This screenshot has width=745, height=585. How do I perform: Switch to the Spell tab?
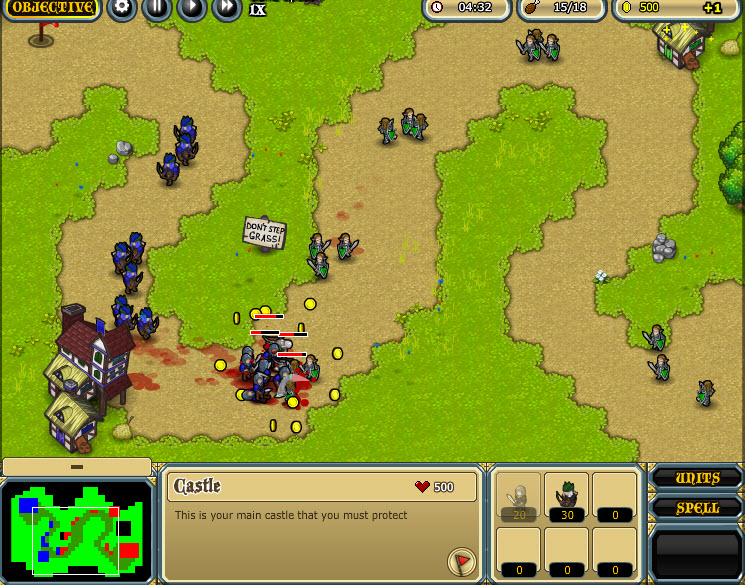(697, 508)
